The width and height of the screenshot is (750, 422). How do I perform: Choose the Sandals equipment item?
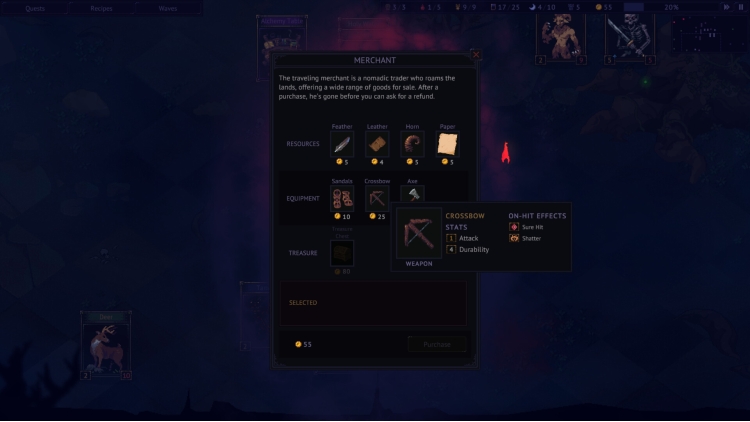342,198
